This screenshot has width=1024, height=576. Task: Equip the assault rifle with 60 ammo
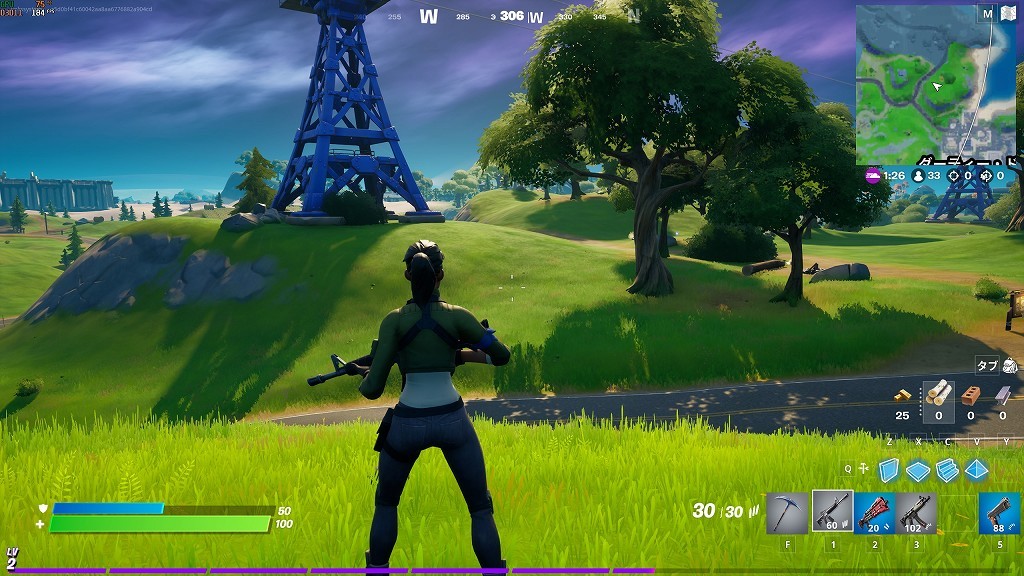(x=832, y=512)
